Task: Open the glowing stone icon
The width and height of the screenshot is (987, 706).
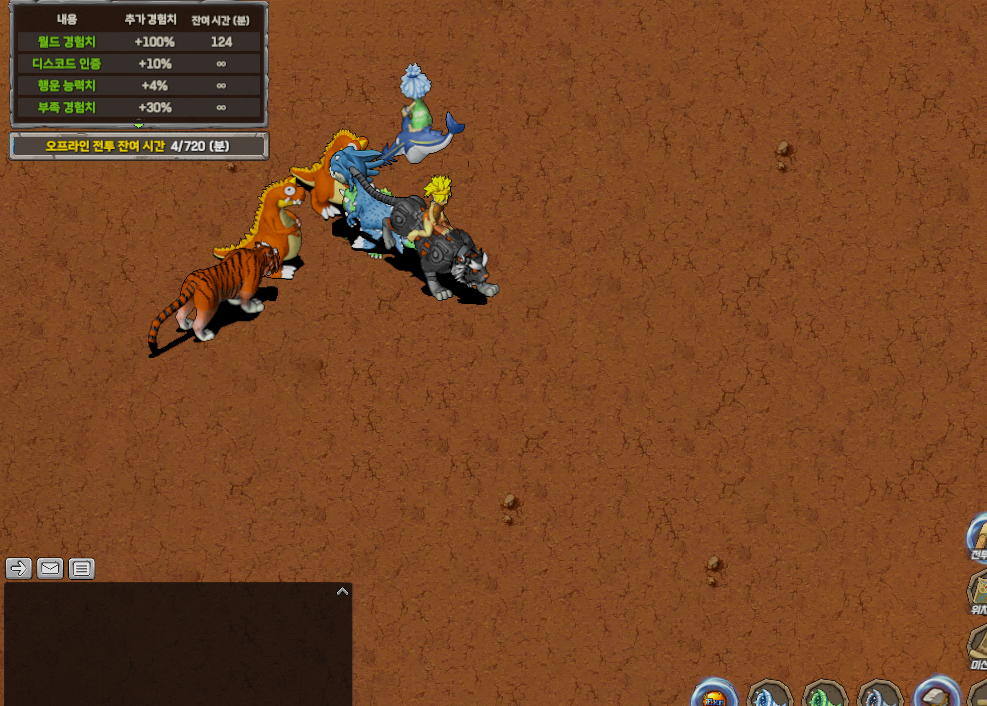Action: point(937,695)
